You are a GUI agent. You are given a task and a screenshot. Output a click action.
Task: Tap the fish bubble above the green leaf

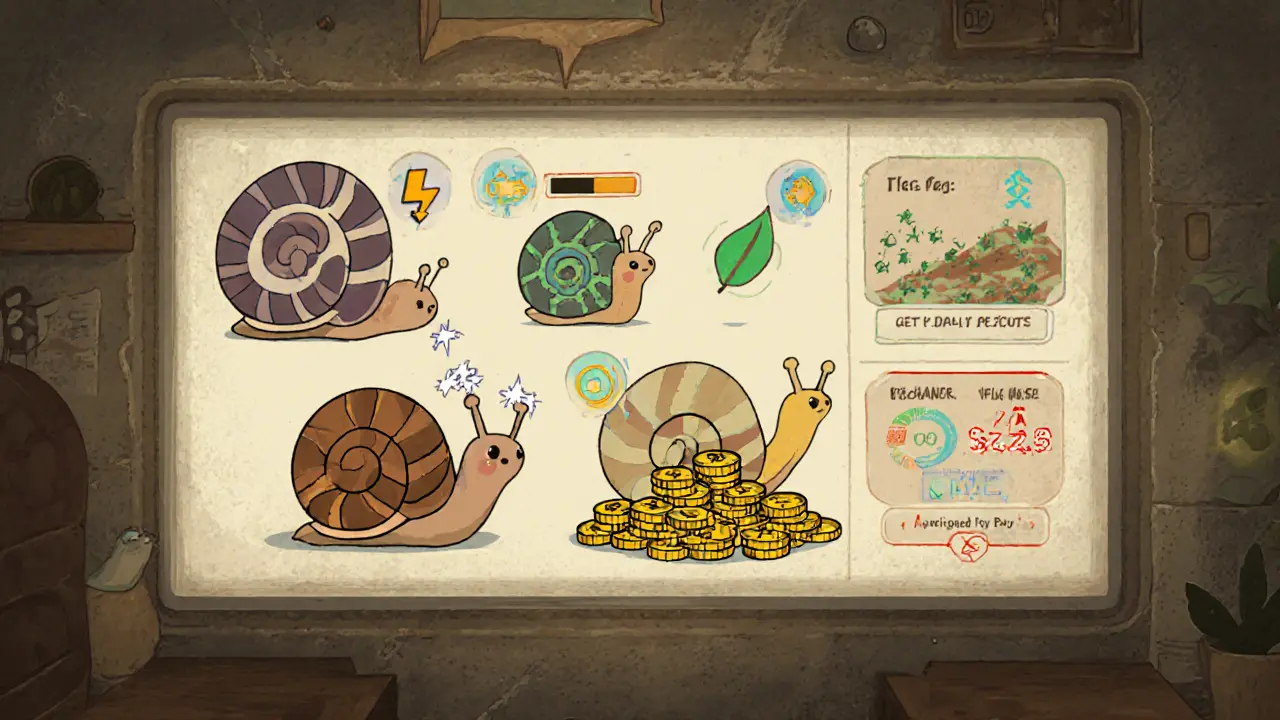pos(797,190)
